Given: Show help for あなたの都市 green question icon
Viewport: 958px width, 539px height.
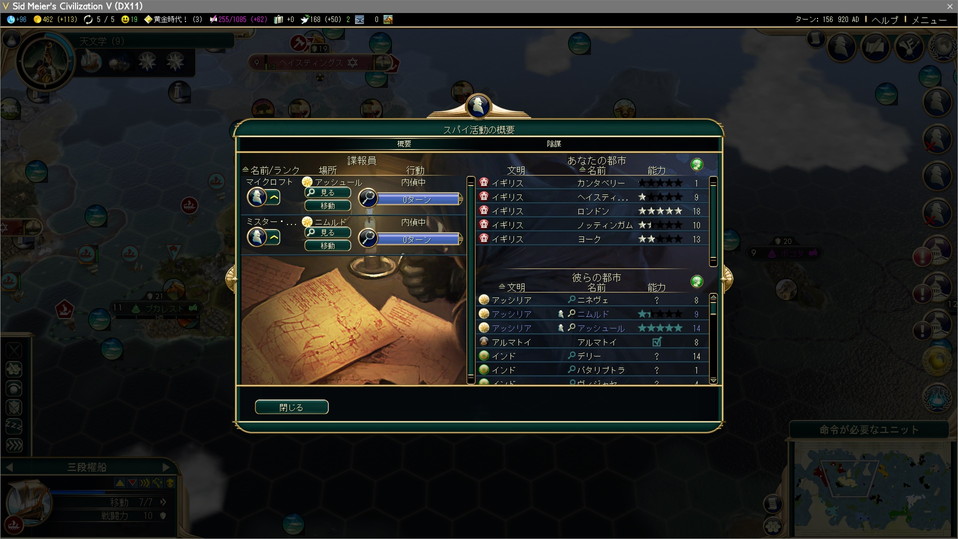Looking at the screenshot, I should pos(697,164).
